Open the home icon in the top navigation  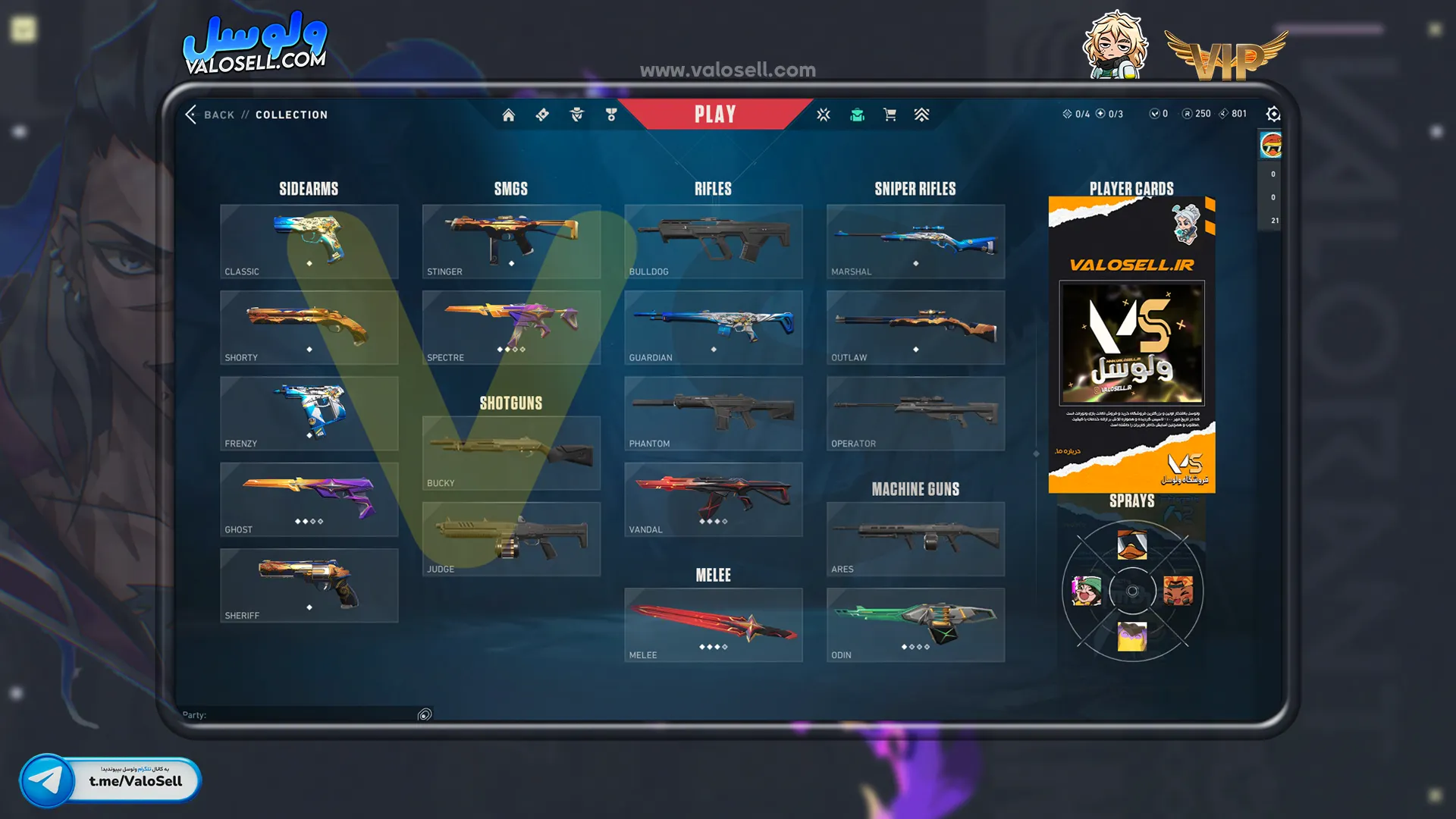coord(508,115)
